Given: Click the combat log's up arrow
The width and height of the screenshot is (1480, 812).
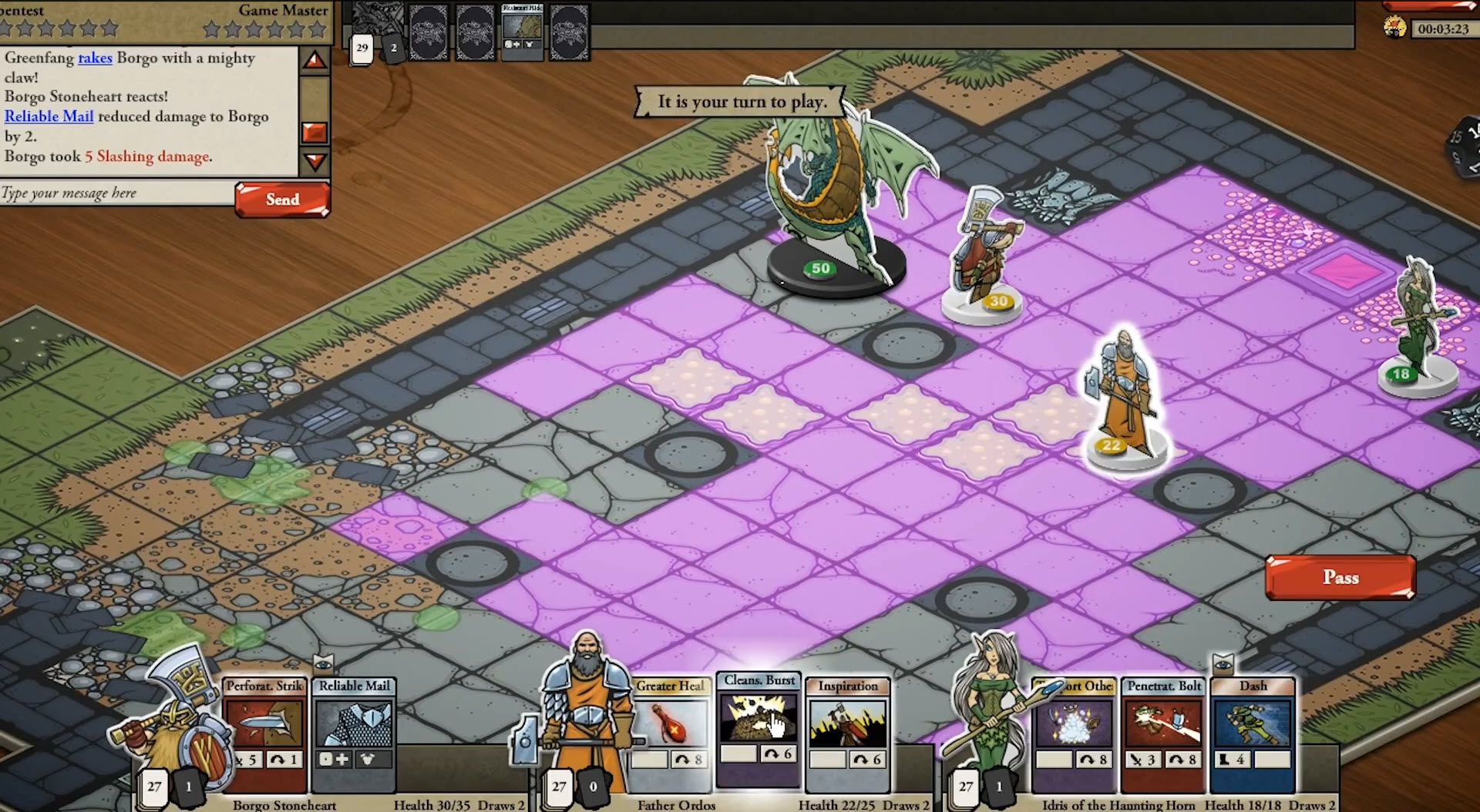Looking at the screenshot, I should click(x=314, y=60).
